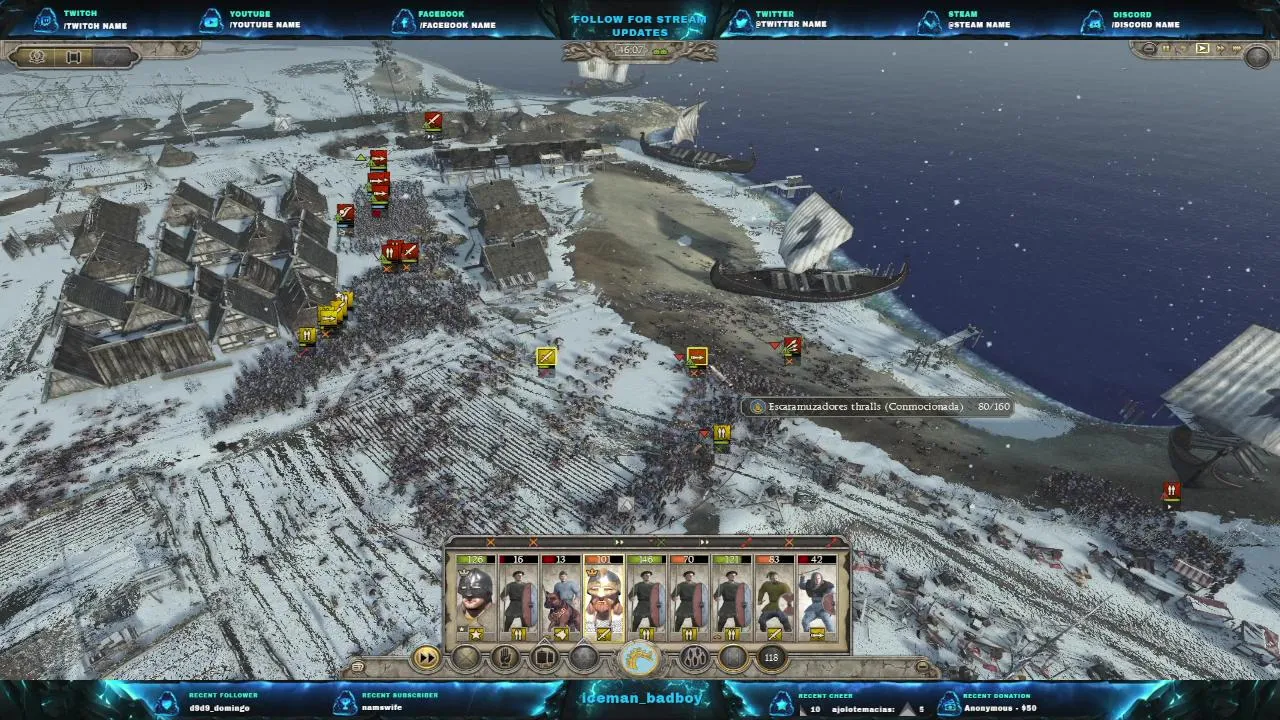Image resolution: width=1280 pixels, height=720 pixels.
Task: Set battle speed to fast forward
Action: point(1221,48)
